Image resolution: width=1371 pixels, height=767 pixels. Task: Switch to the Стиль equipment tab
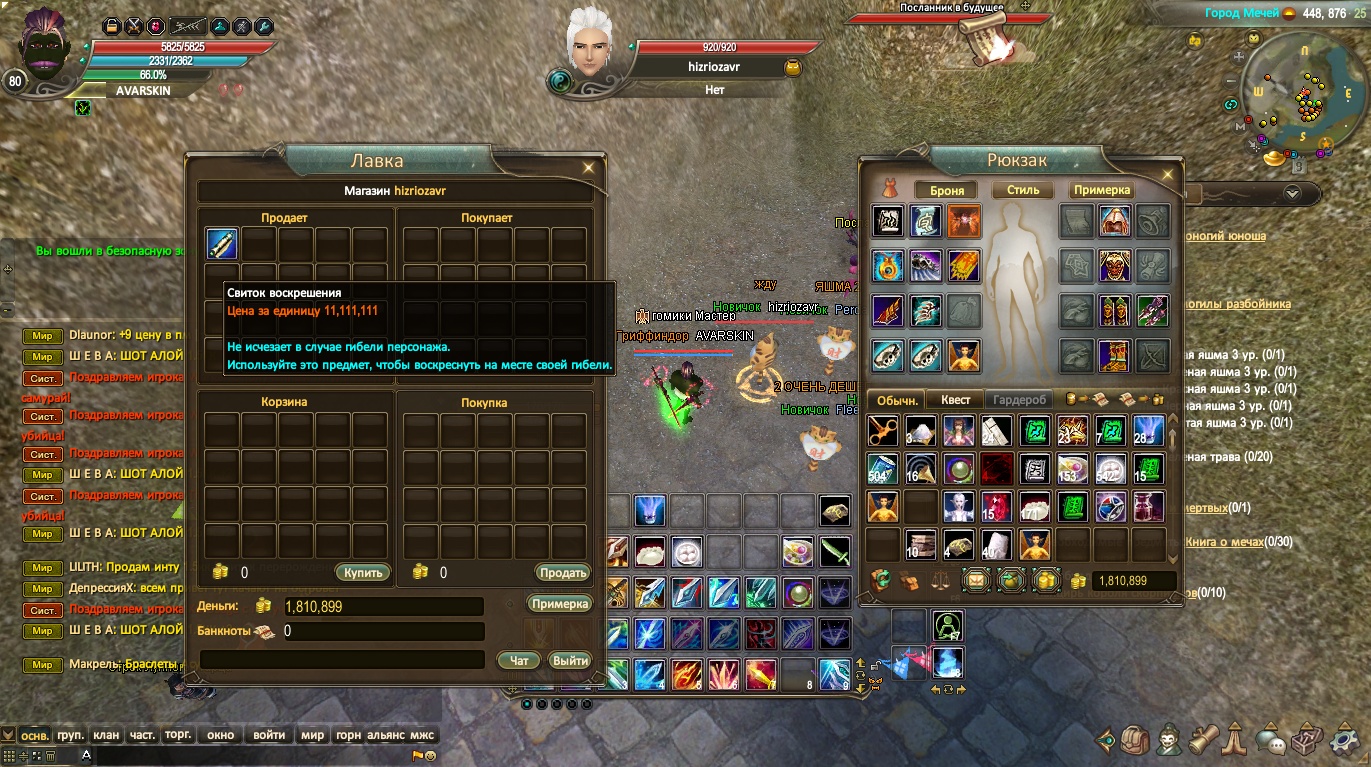click(x=1023, y=190)
